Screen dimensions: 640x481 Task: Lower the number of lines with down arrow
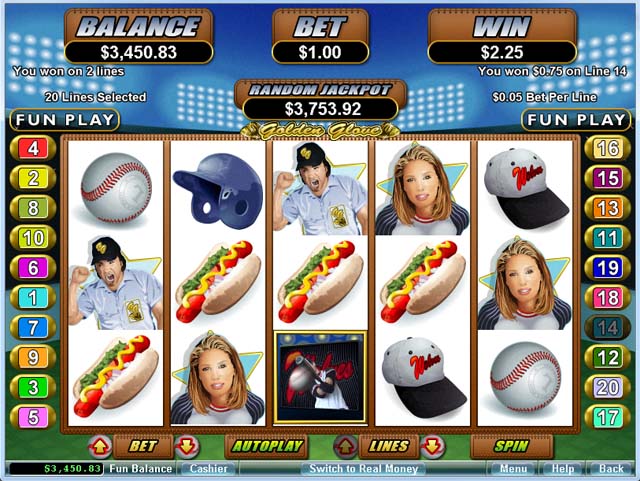click(432, 446)
